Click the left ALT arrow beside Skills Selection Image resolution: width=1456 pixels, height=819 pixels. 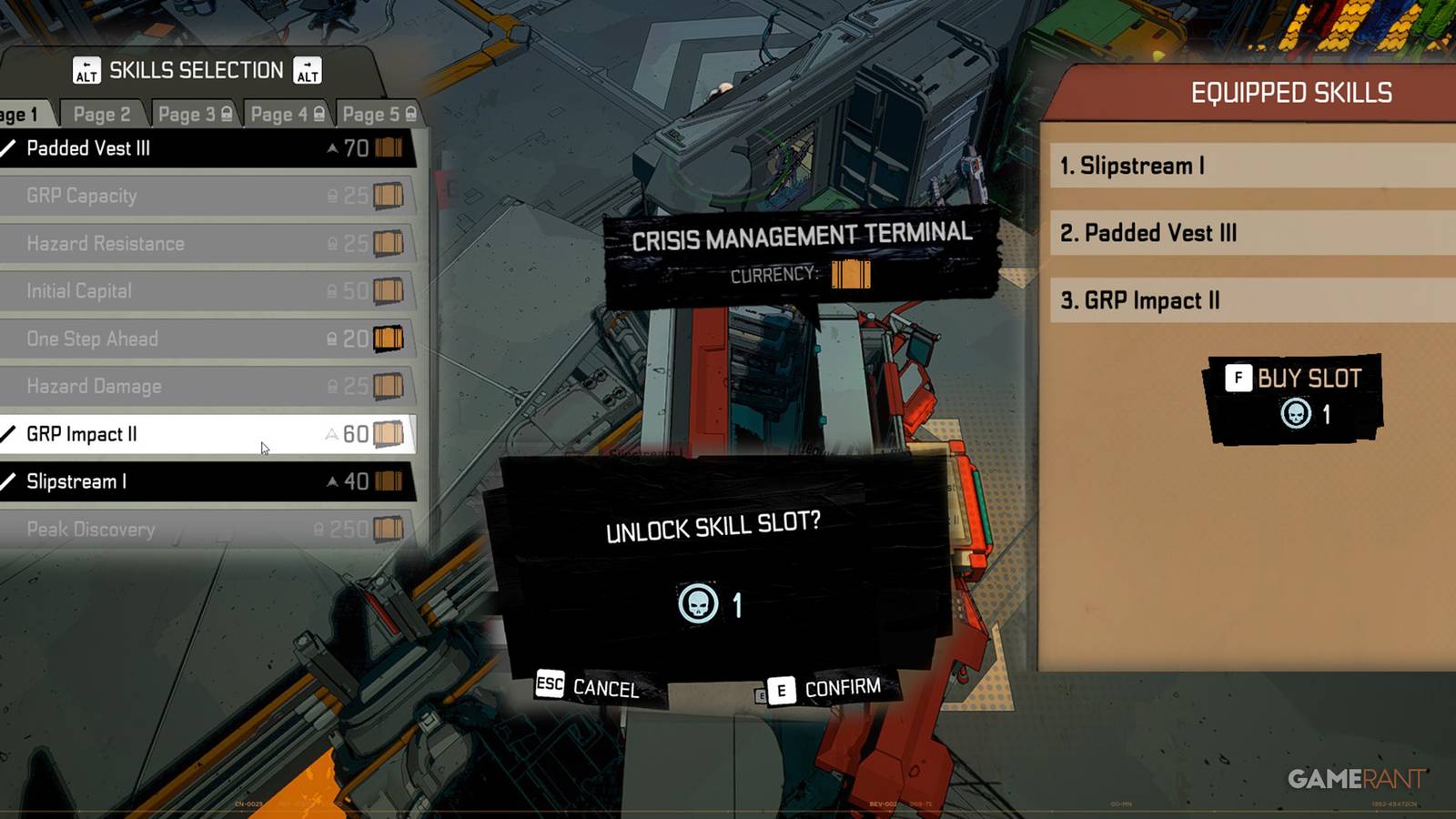pyautogui.click(x=88, y=70)
